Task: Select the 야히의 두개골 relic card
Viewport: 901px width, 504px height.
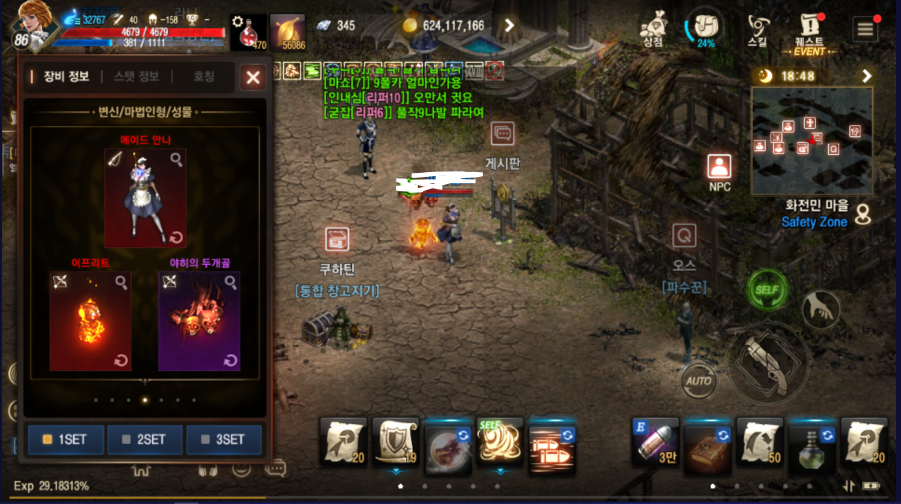Action: click(199, 320)
